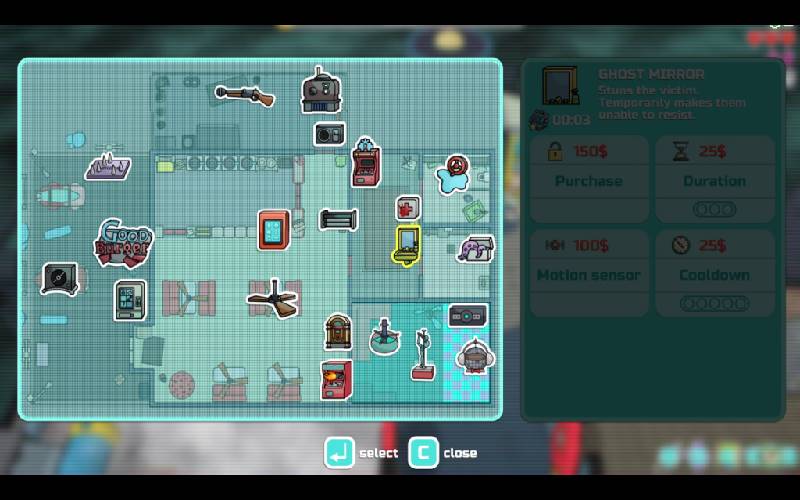800x500 pixels.
Task: Choose the vinyl record player trap
Action: 60,278
